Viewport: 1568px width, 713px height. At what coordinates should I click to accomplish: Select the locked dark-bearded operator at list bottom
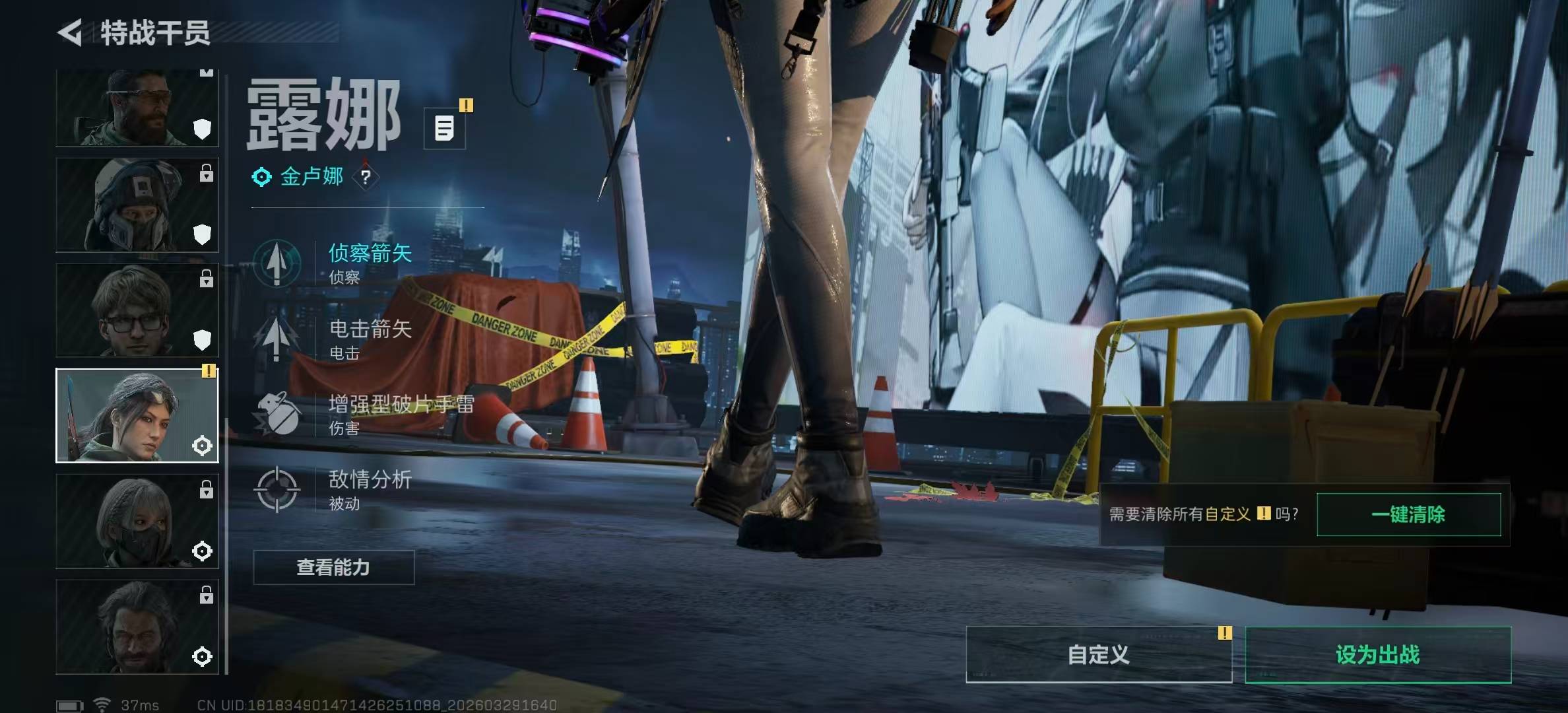tap(137, 627)
